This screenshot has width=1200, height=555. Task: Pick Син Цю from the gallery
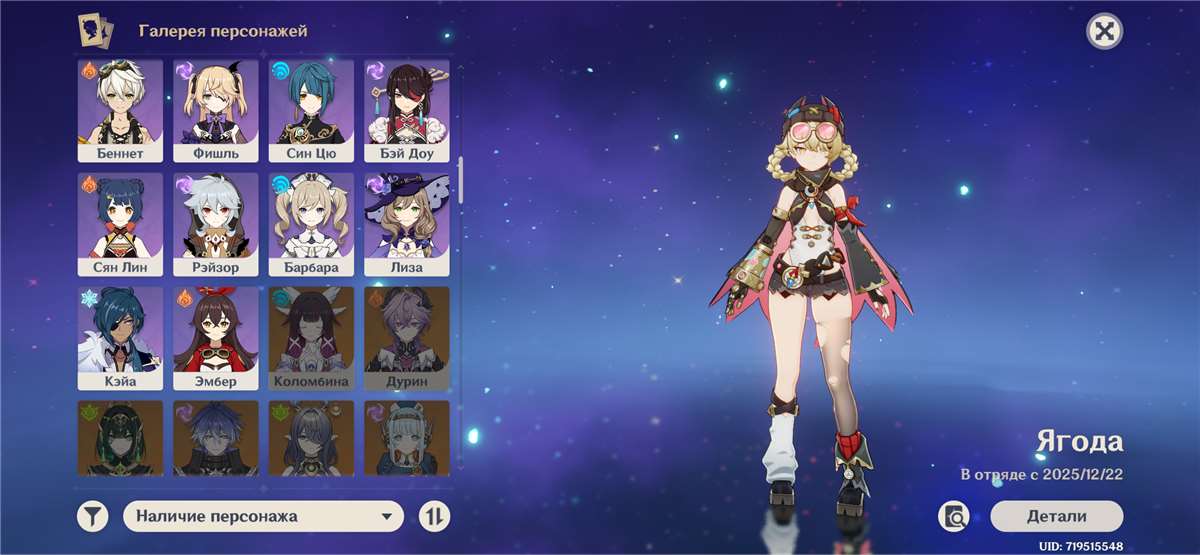[311, 110]
